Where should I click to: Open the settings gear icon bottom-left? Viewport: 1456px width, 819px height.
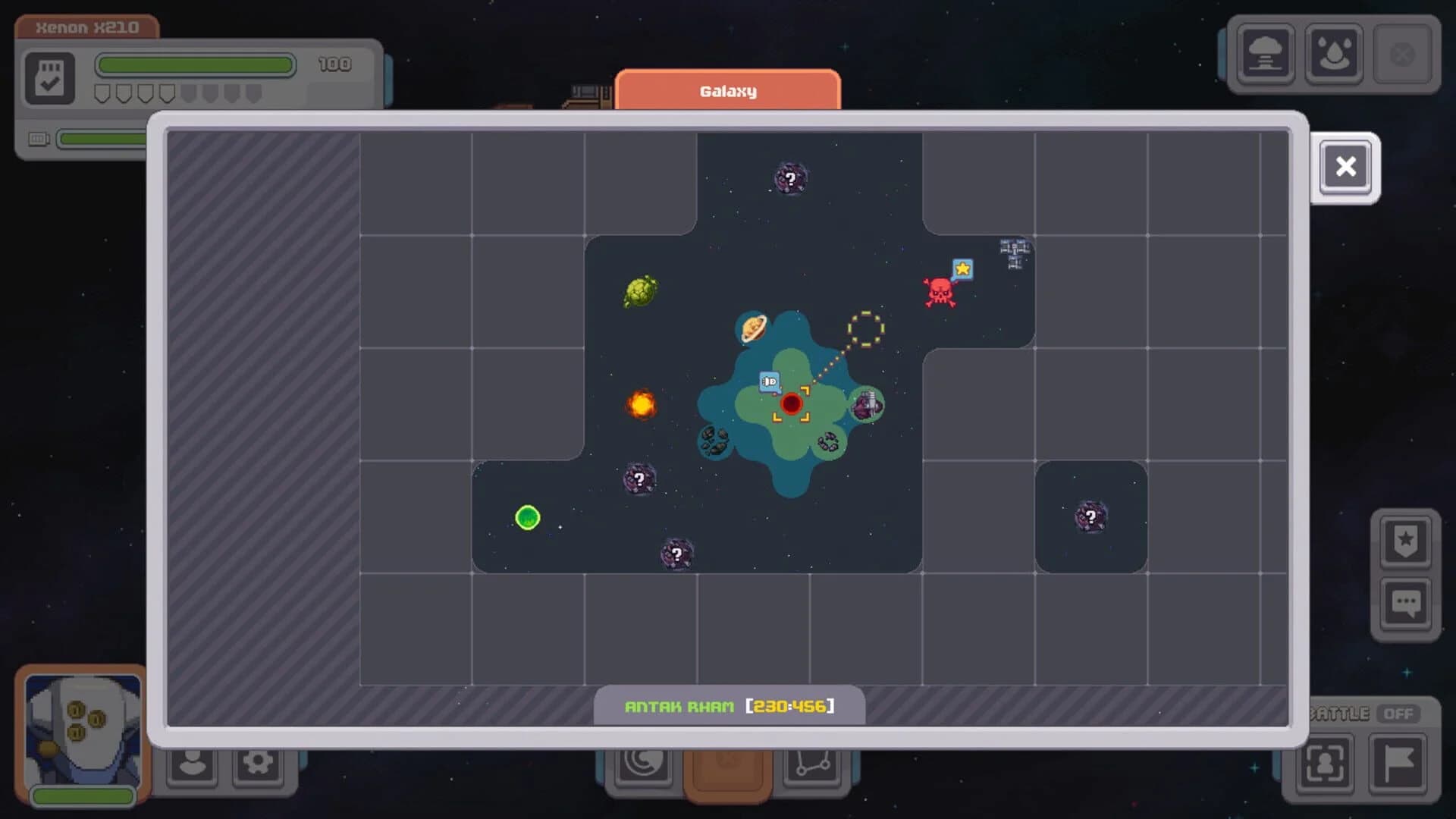pos(257,764)
